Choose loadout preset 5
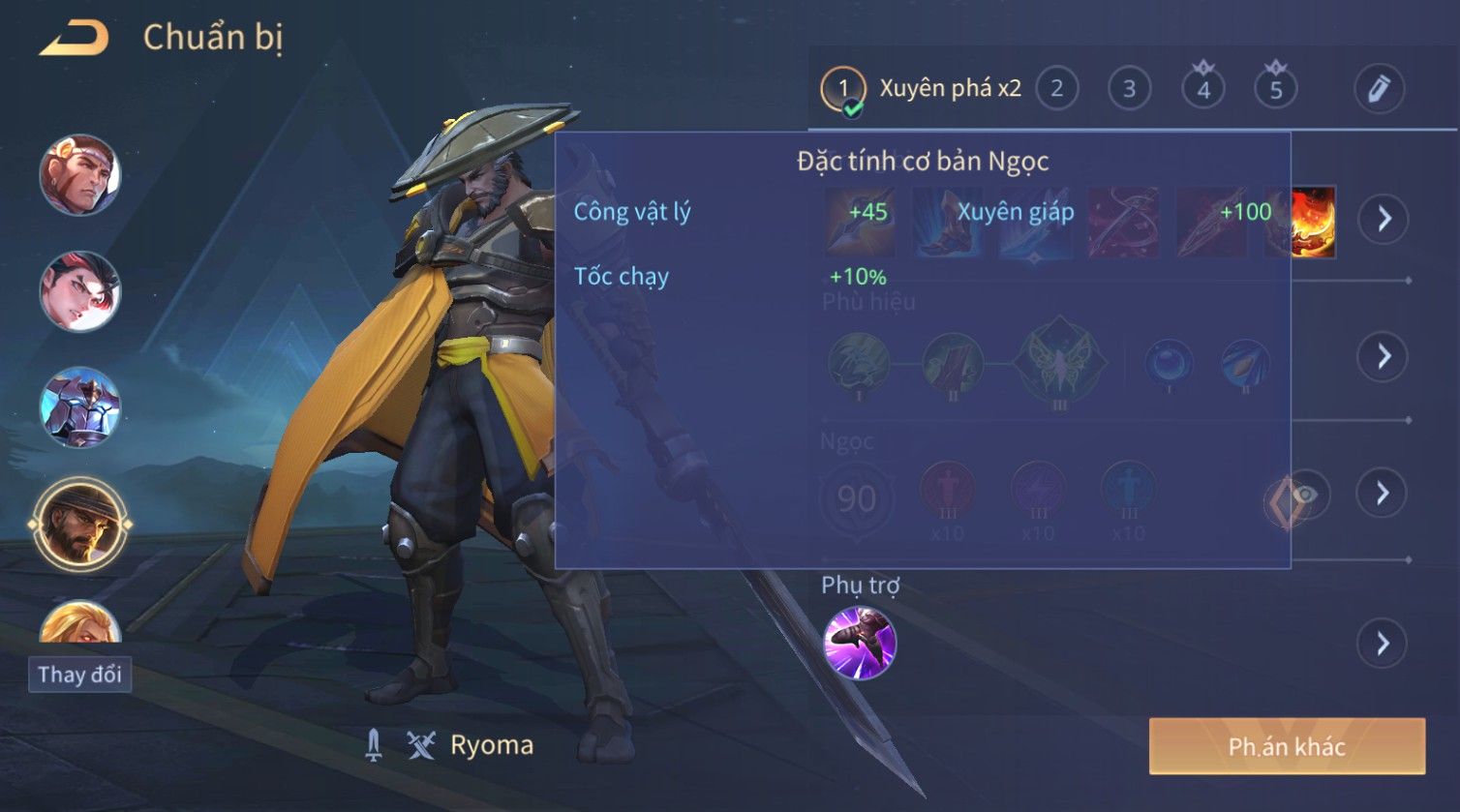 [1276, 89]
